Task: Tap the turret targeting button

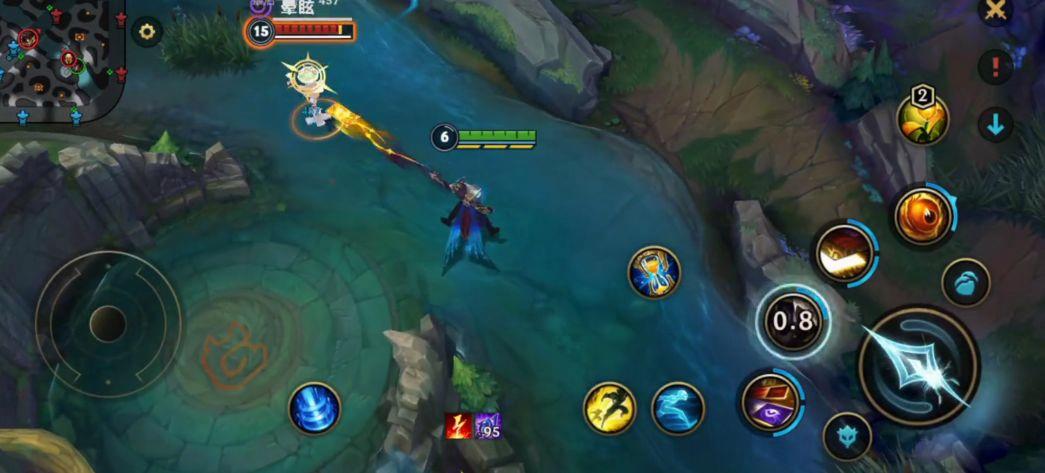Action: click(846, 437)
